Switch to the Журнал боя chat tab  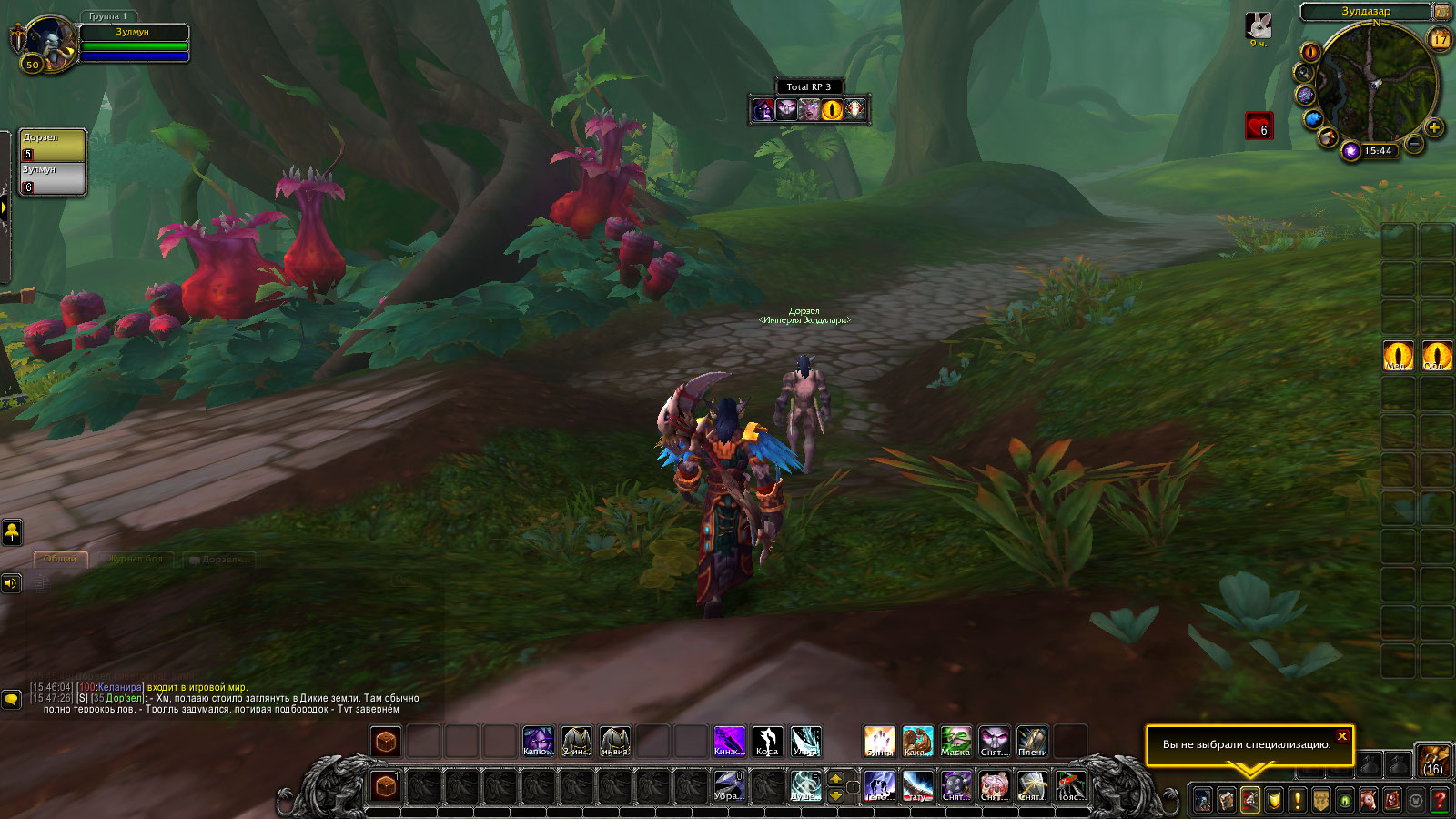pos(135,559)
